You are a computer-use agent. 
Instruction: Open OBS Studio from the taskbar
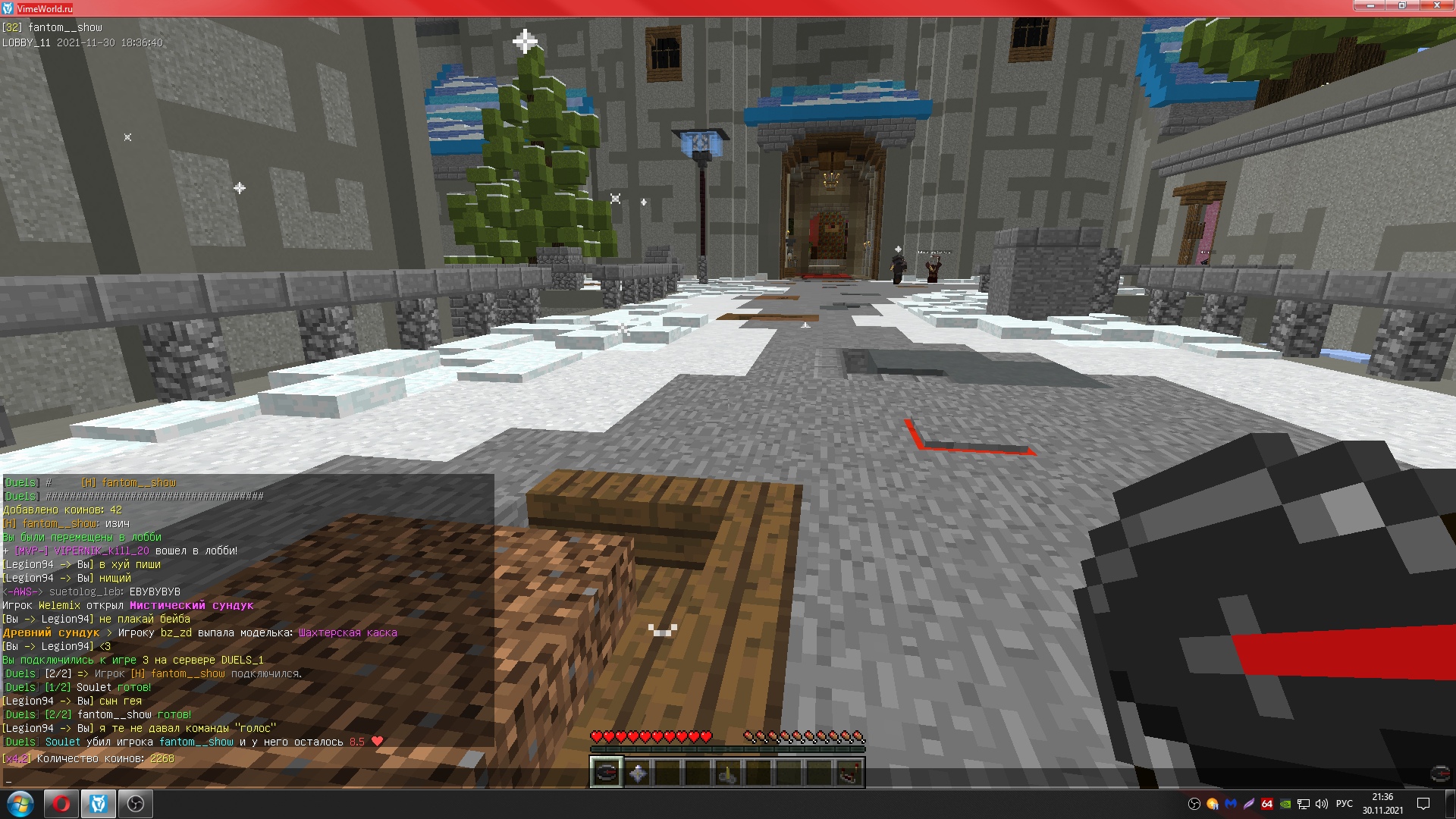point(136,804)
